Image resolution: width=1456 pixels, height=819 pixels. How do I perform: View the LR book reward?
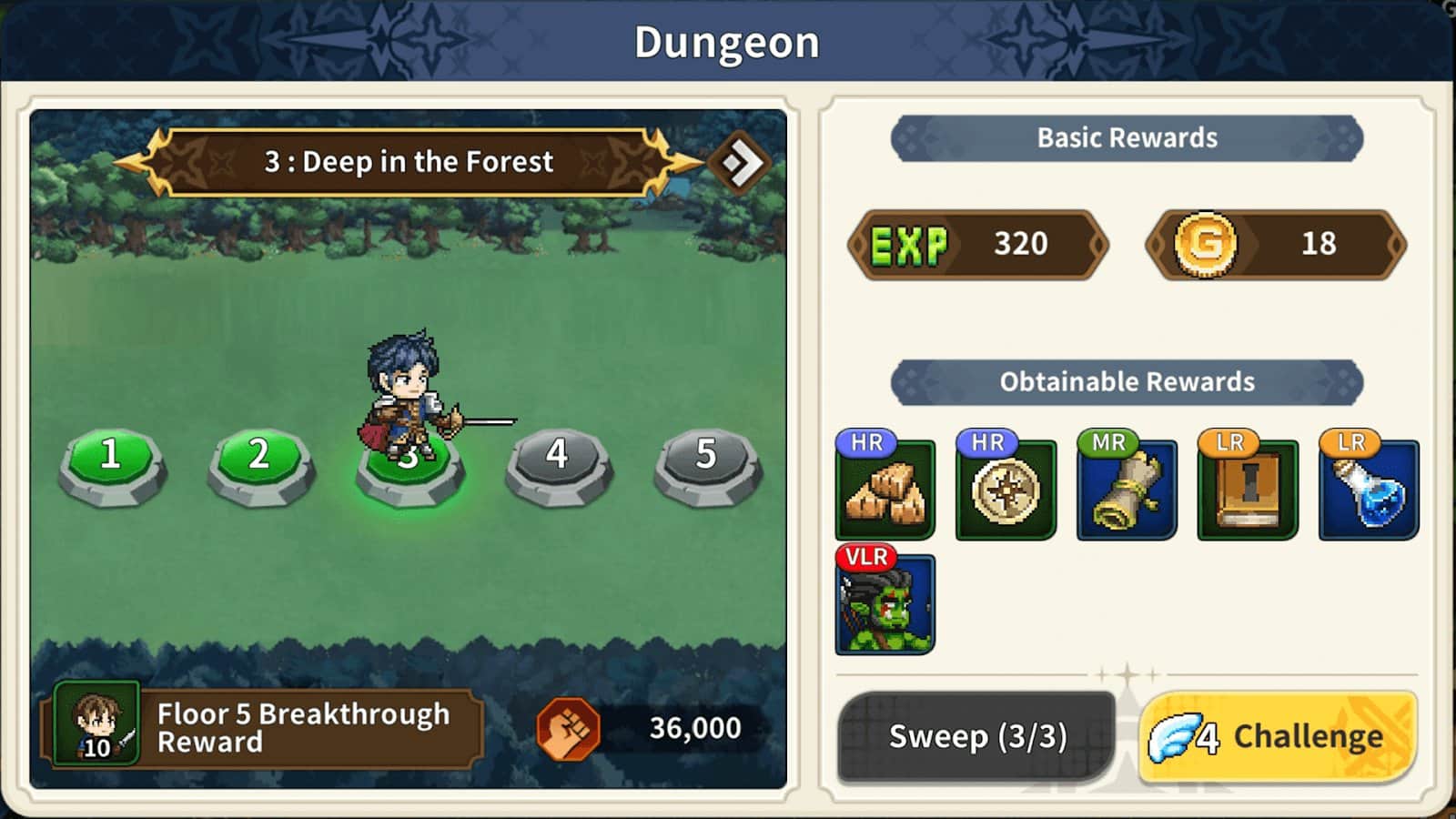tap(1248, 490)
